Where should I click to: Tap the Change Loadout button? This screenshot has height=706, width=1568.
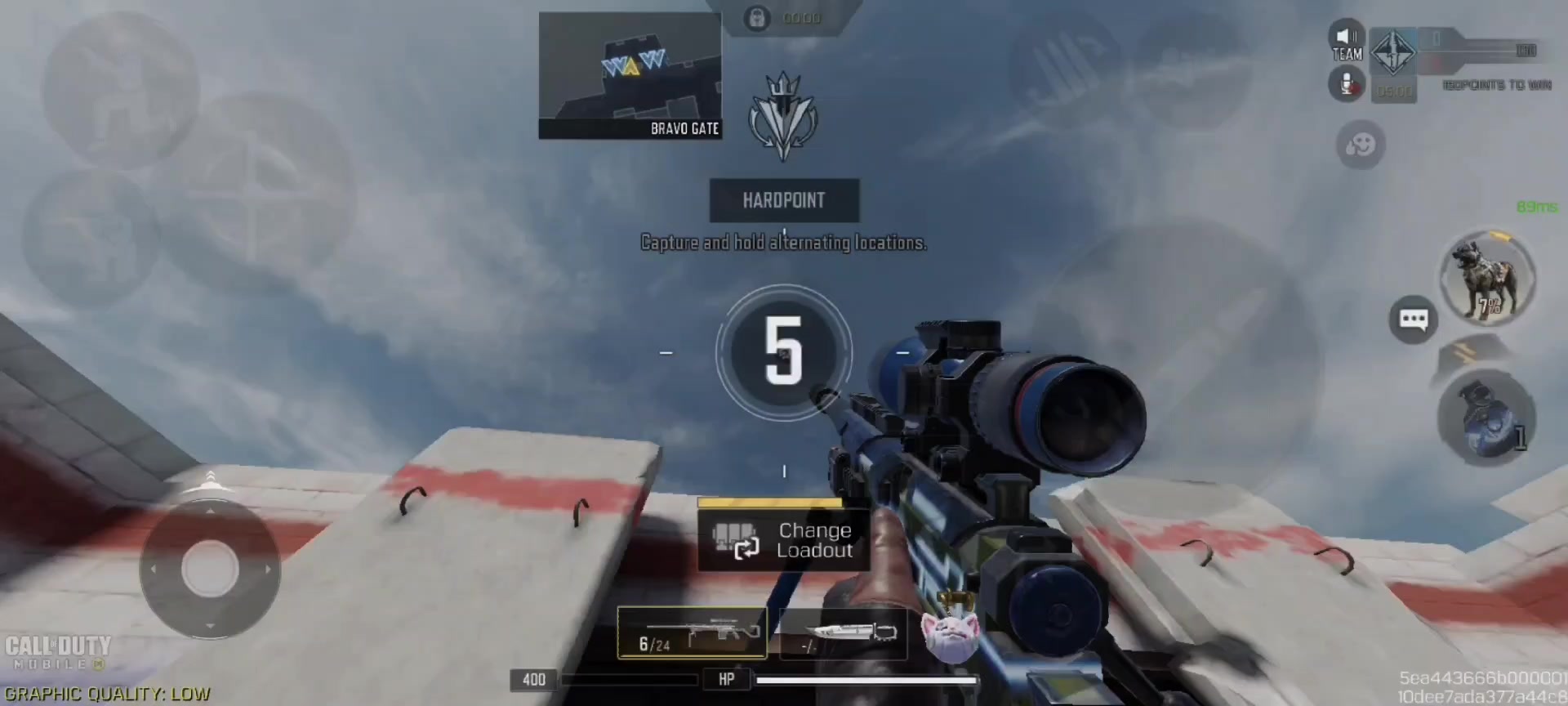784,540
